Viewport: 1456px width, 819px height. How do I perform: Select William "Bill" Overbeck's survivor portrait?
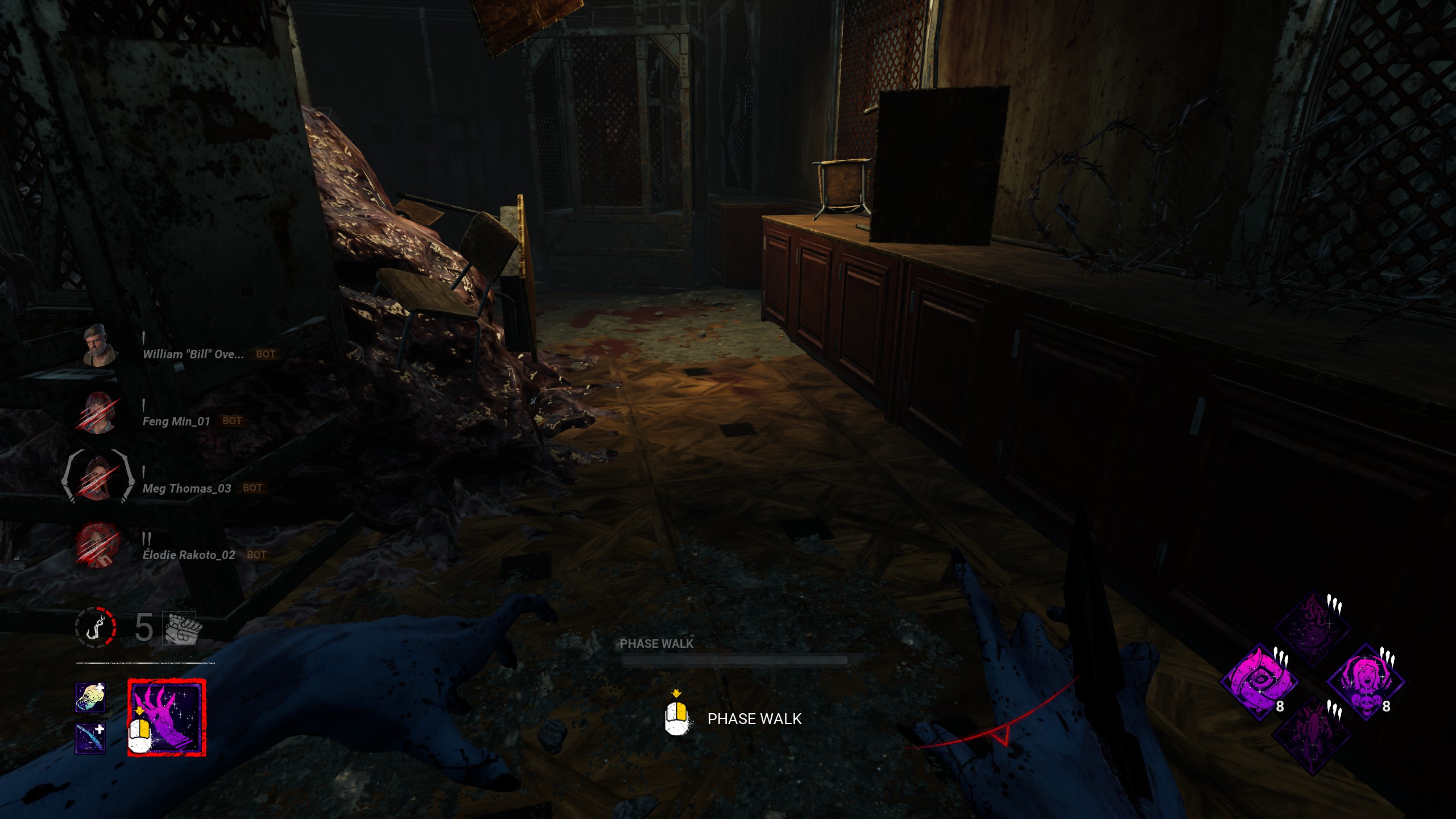(x=100, y=346)
